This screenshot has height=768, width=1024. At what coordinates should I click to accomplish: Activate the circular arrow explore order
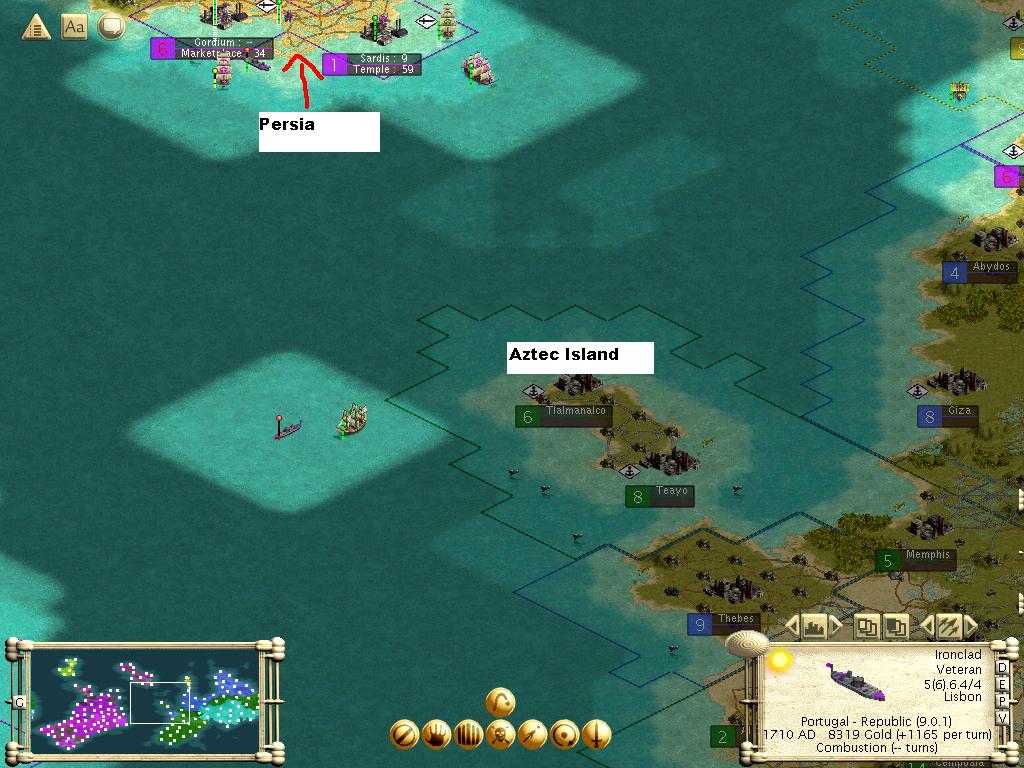click(x=565, y=735)
